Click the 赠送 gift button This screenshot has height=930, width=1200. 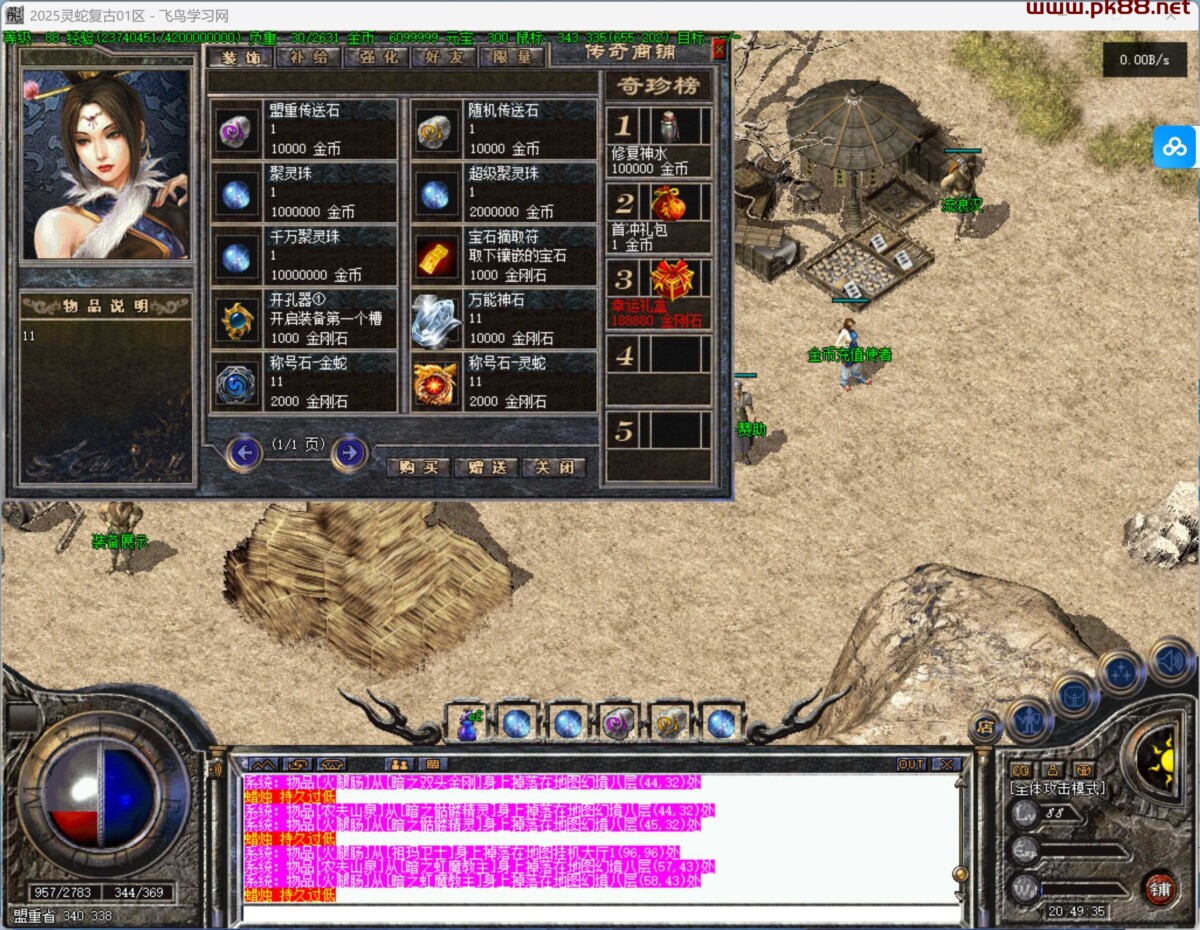pos(486,467)
